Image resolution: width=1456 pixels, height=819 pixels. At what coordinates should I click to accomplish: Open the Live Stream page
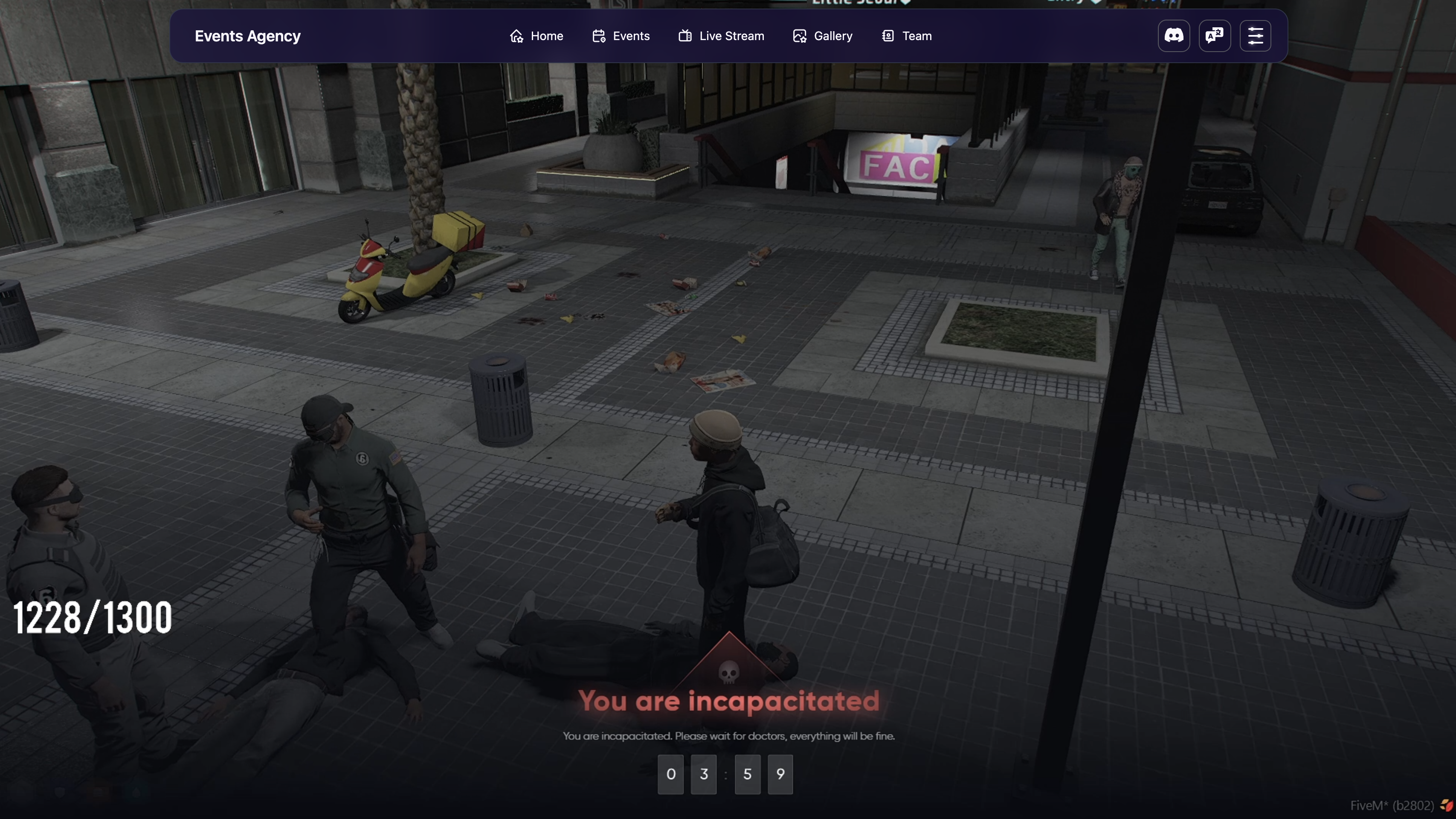721,36
